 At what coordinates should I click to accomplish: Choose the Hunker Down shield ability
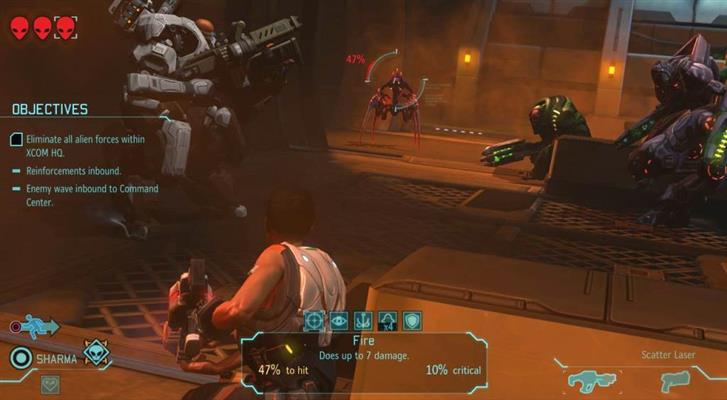coord(412,320)
